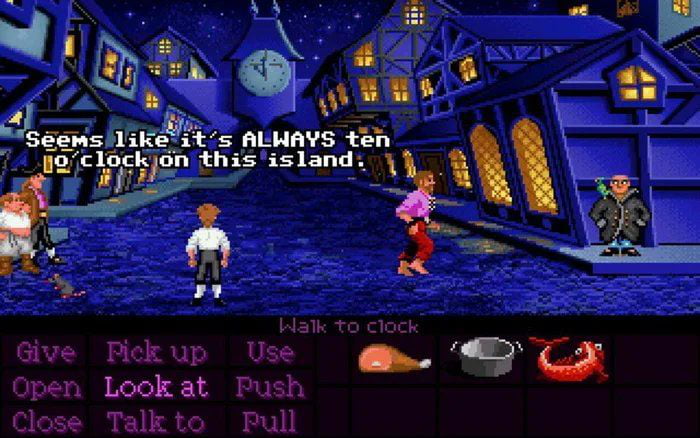This screenshot has height=438, width=700.
Task: Select the Close verb
Action: (47, 421)
